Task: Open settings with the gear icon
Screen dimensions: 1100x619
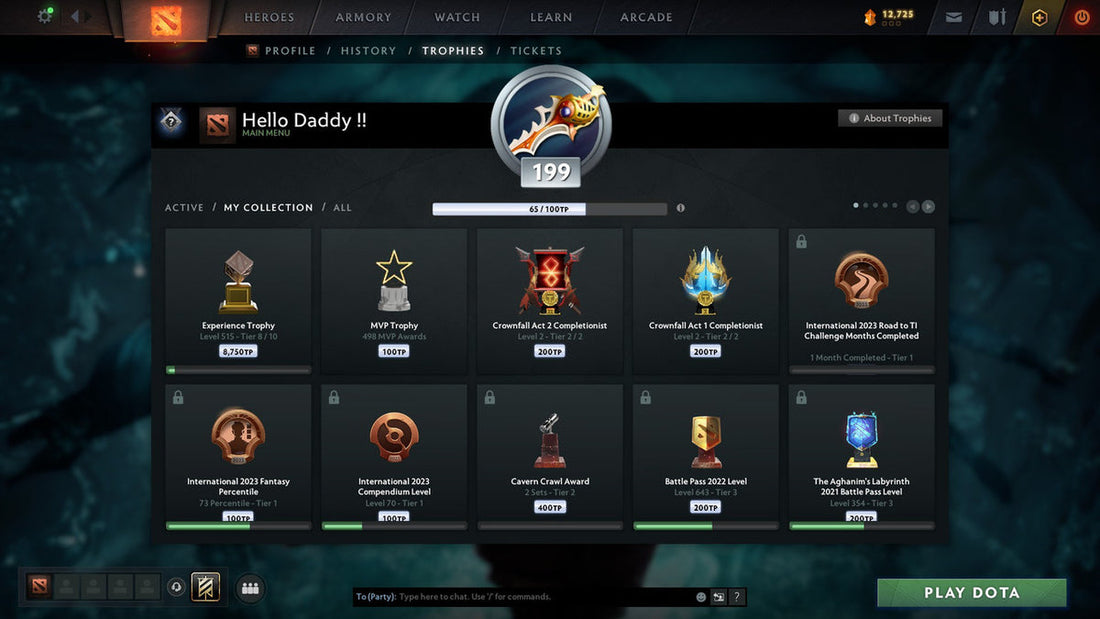Action: click(x=45, y=16)
